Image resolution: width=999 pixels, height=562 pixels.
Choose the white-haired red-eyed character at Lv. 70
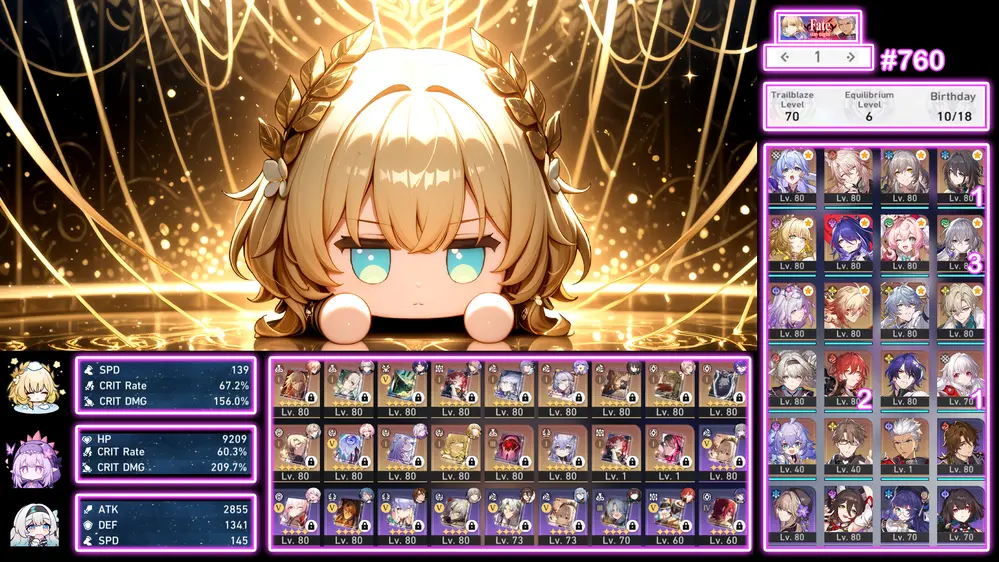tap(960, 375)
